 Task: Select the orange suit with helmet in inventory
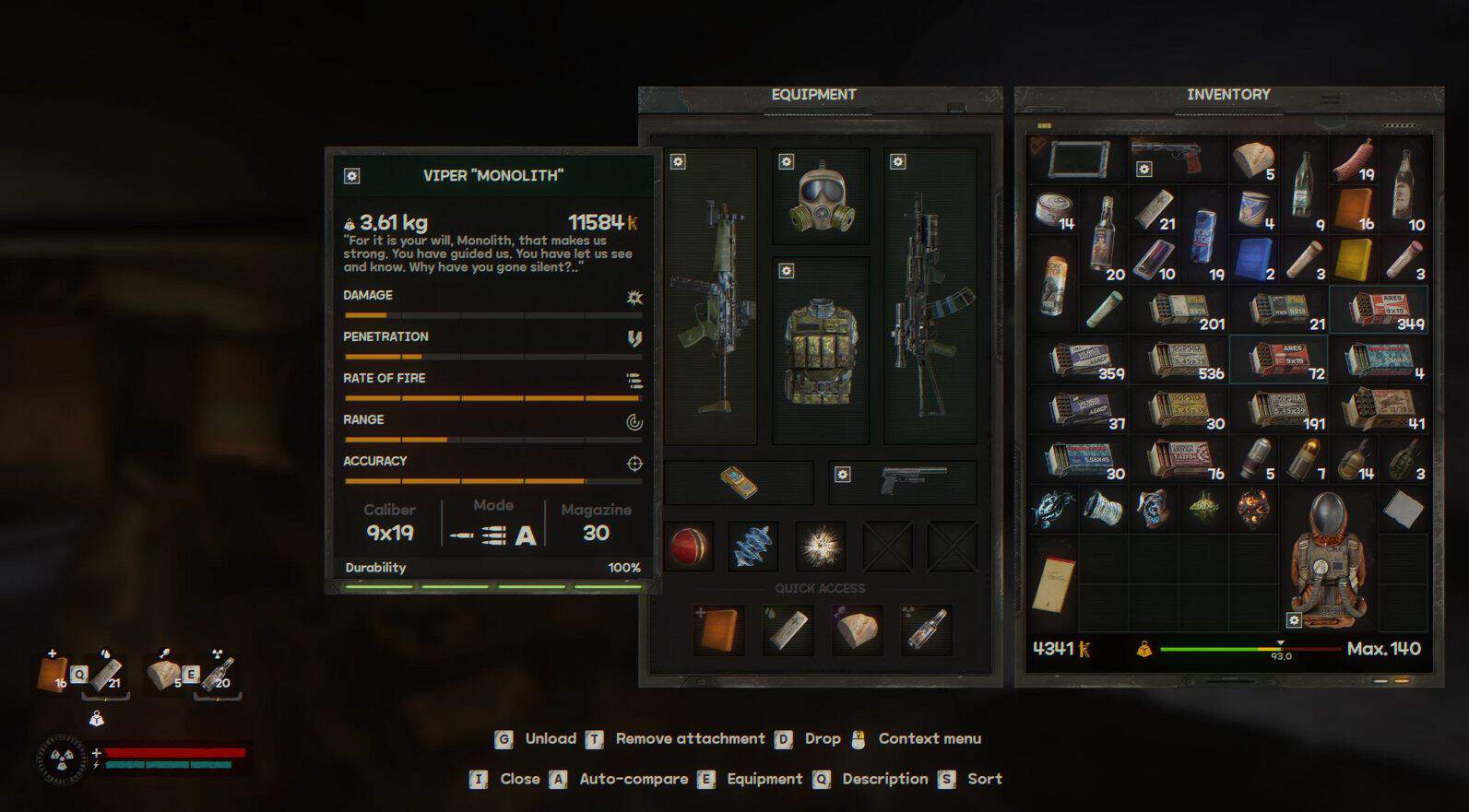[x=1327, y=558]
